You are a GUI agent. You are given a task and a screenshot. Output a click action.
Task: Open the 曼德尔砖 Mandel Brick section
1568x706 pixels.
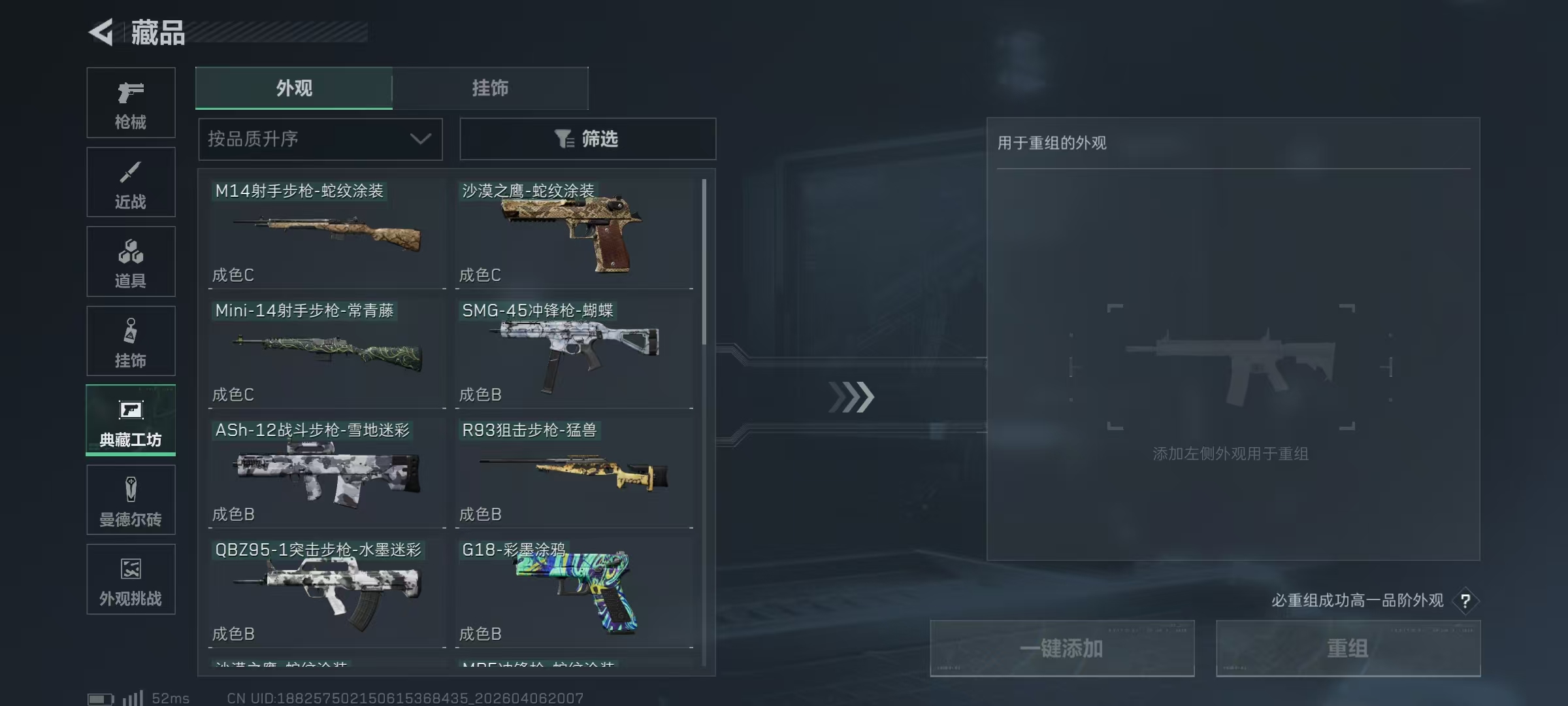[131, 499]
